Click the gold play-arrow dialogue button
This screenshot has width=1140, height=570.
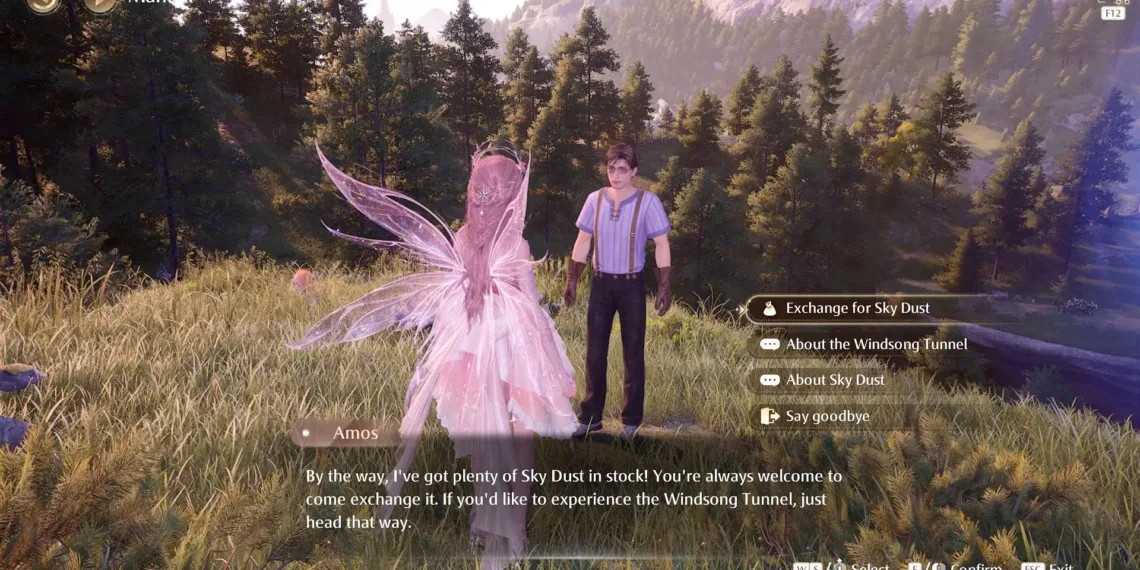click(100, 4)
